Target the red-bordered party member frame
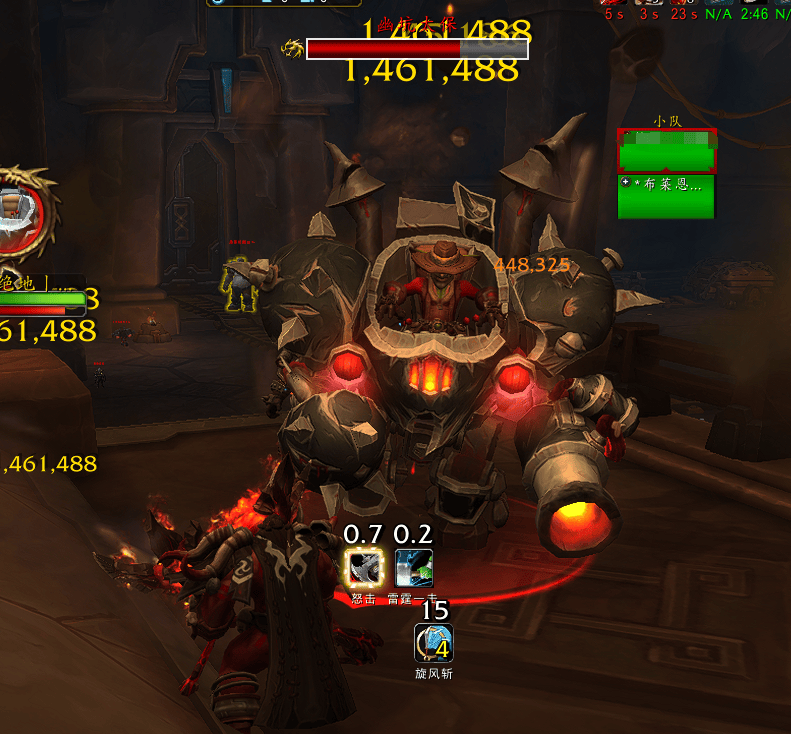The height and width of the screenshot is (734, 791). 667,151
